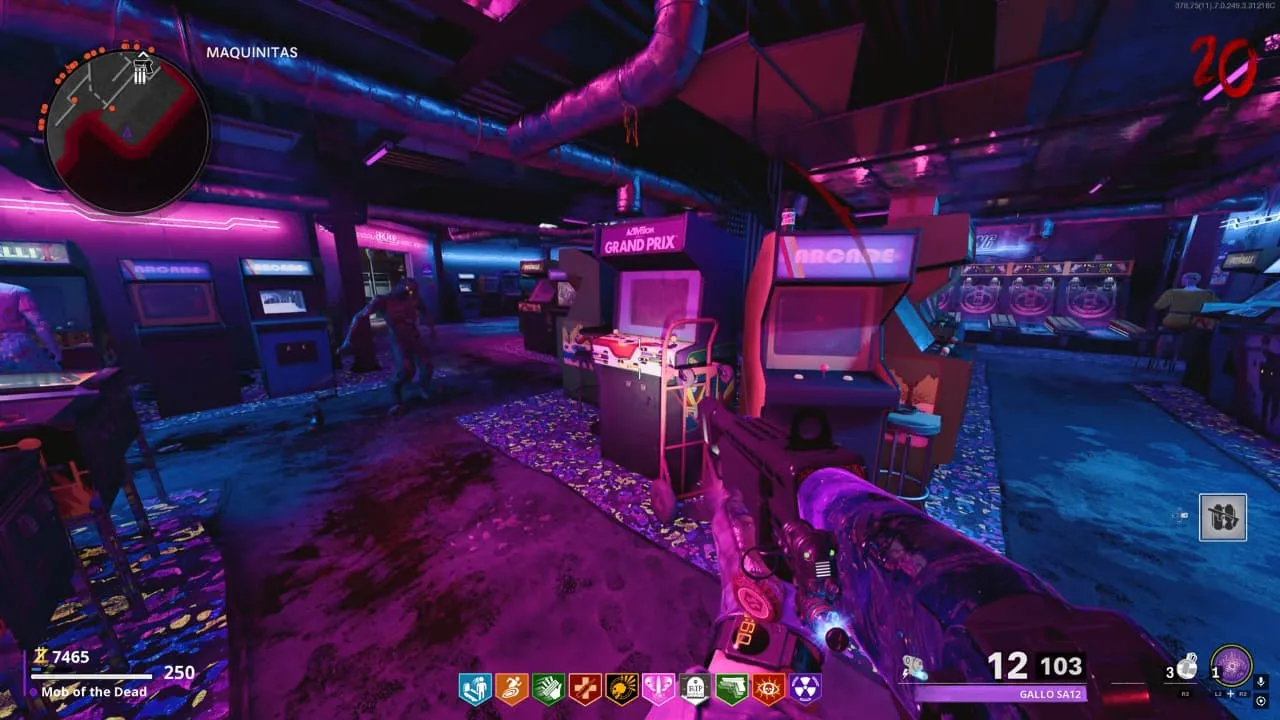Image resolution: width=1280 pixels, height=720 pixels.
Task: Choose the pink perk icon
Action: (x=659, y=689)
